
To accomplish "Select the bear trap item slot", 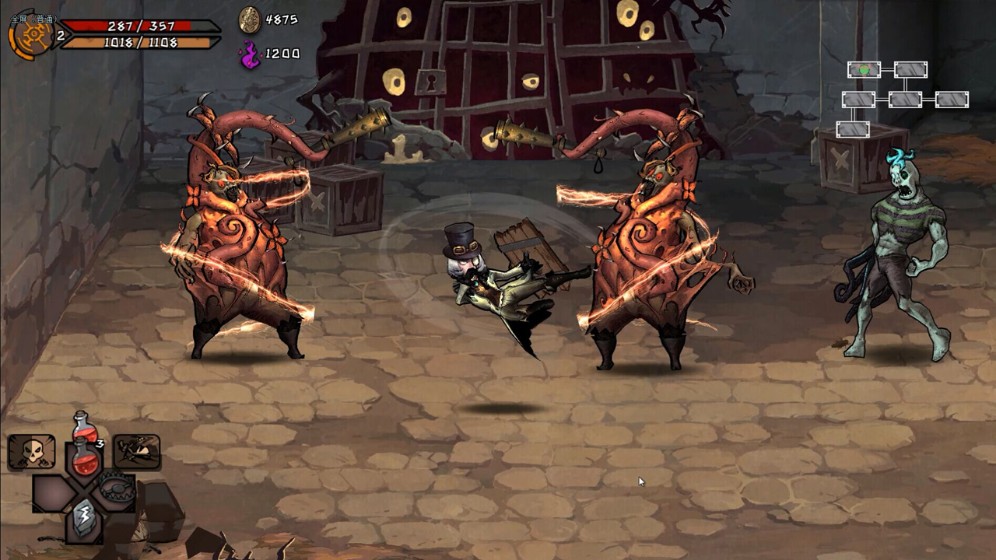I will click(x=116, y=491).
